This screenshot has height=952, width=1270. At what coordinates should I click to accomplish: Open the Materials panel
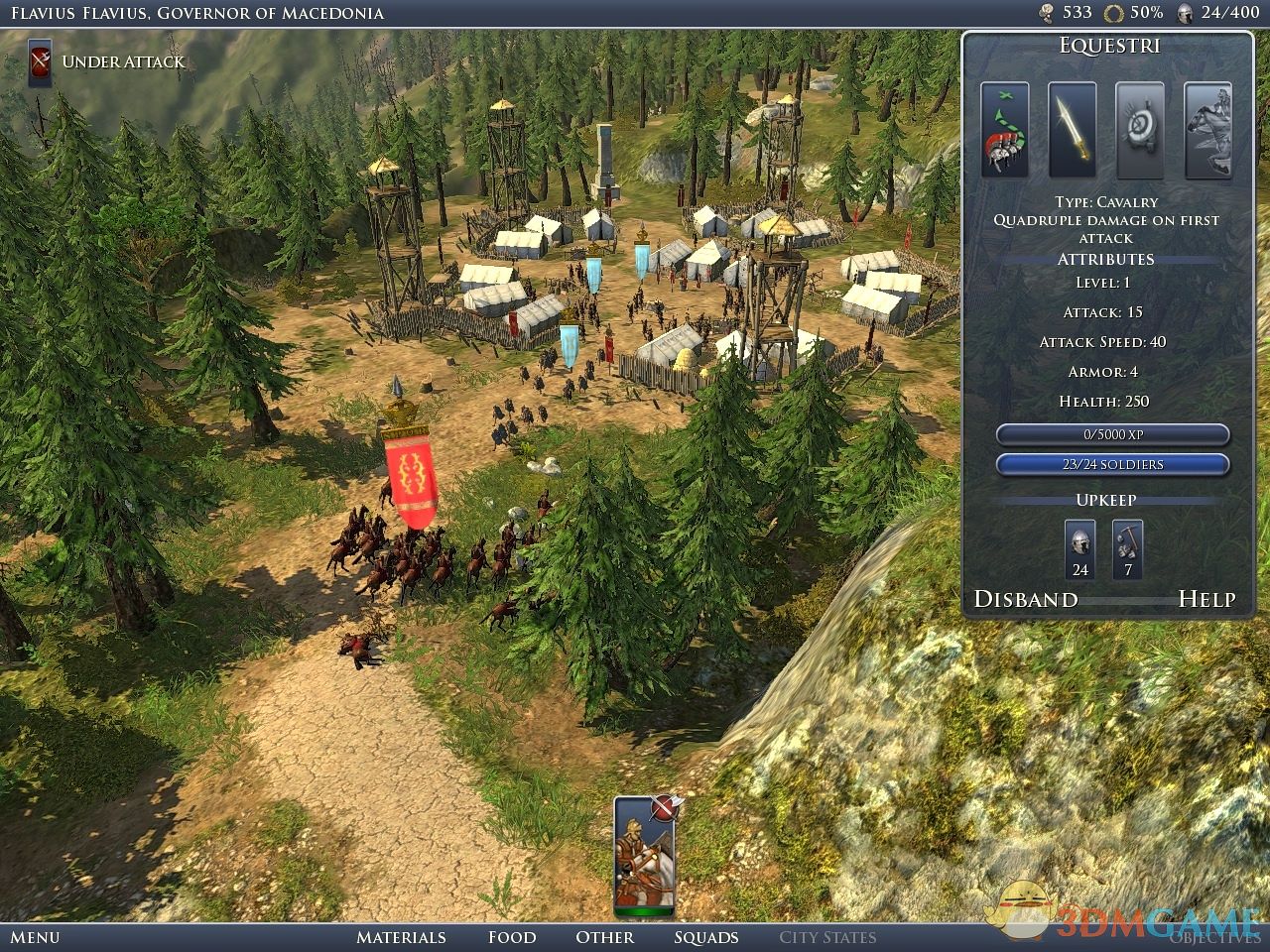pyautogui.click(x=401, y=937)
